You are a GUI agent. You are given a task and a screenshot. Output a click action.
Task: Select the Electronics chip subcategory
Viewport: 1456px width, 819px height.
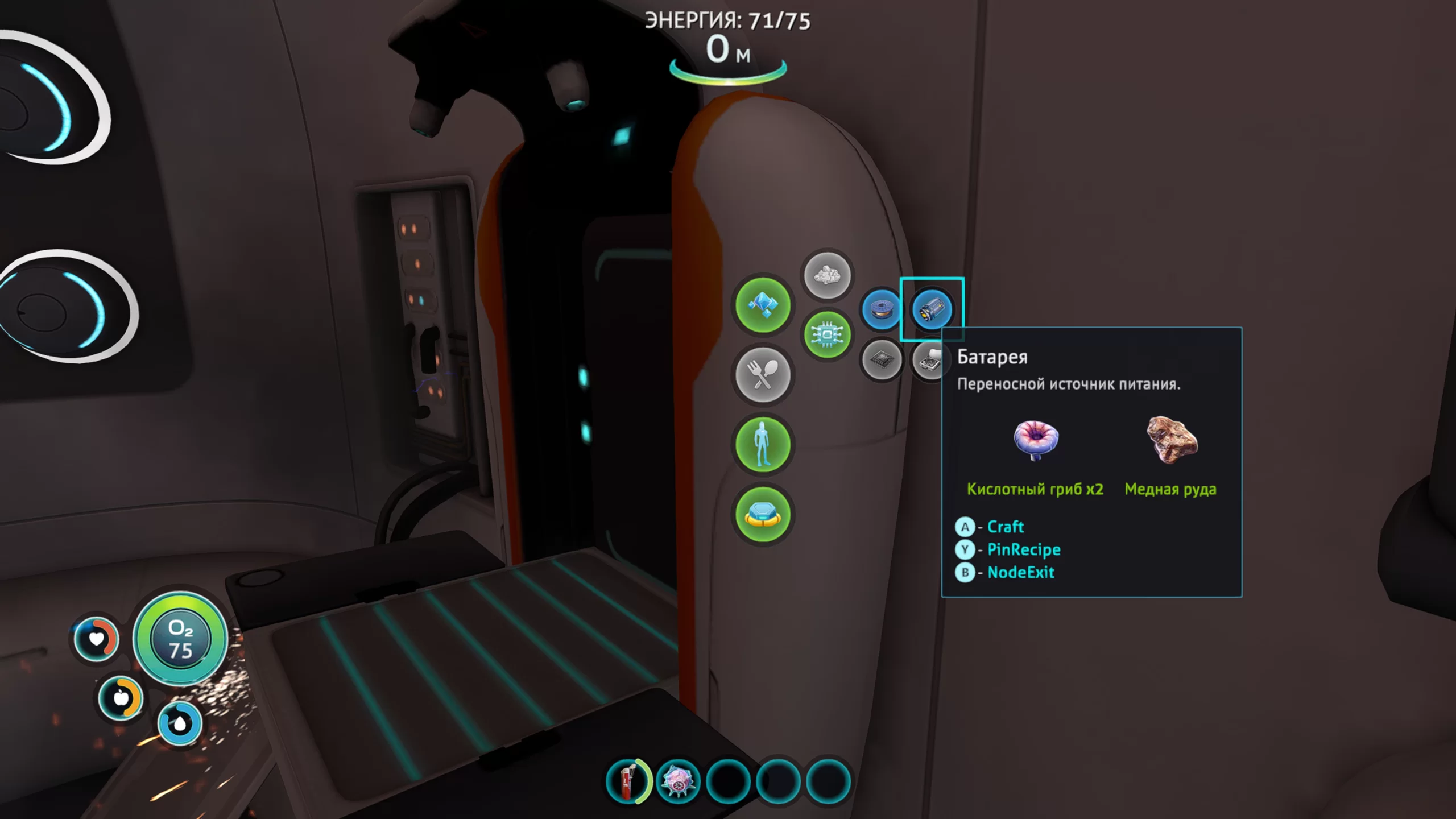827,334
